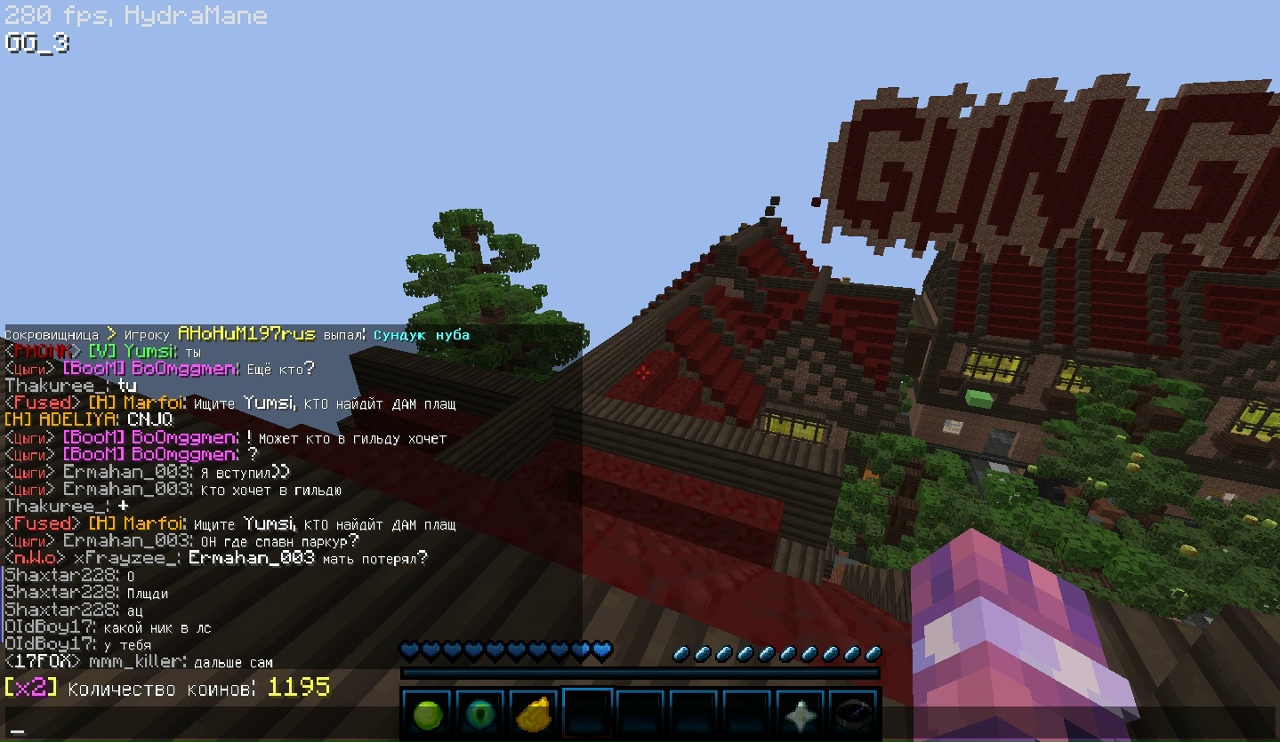1280x742 pixels.
Task: Select the nether star hotbar slot
Action: tap(801, 715)
